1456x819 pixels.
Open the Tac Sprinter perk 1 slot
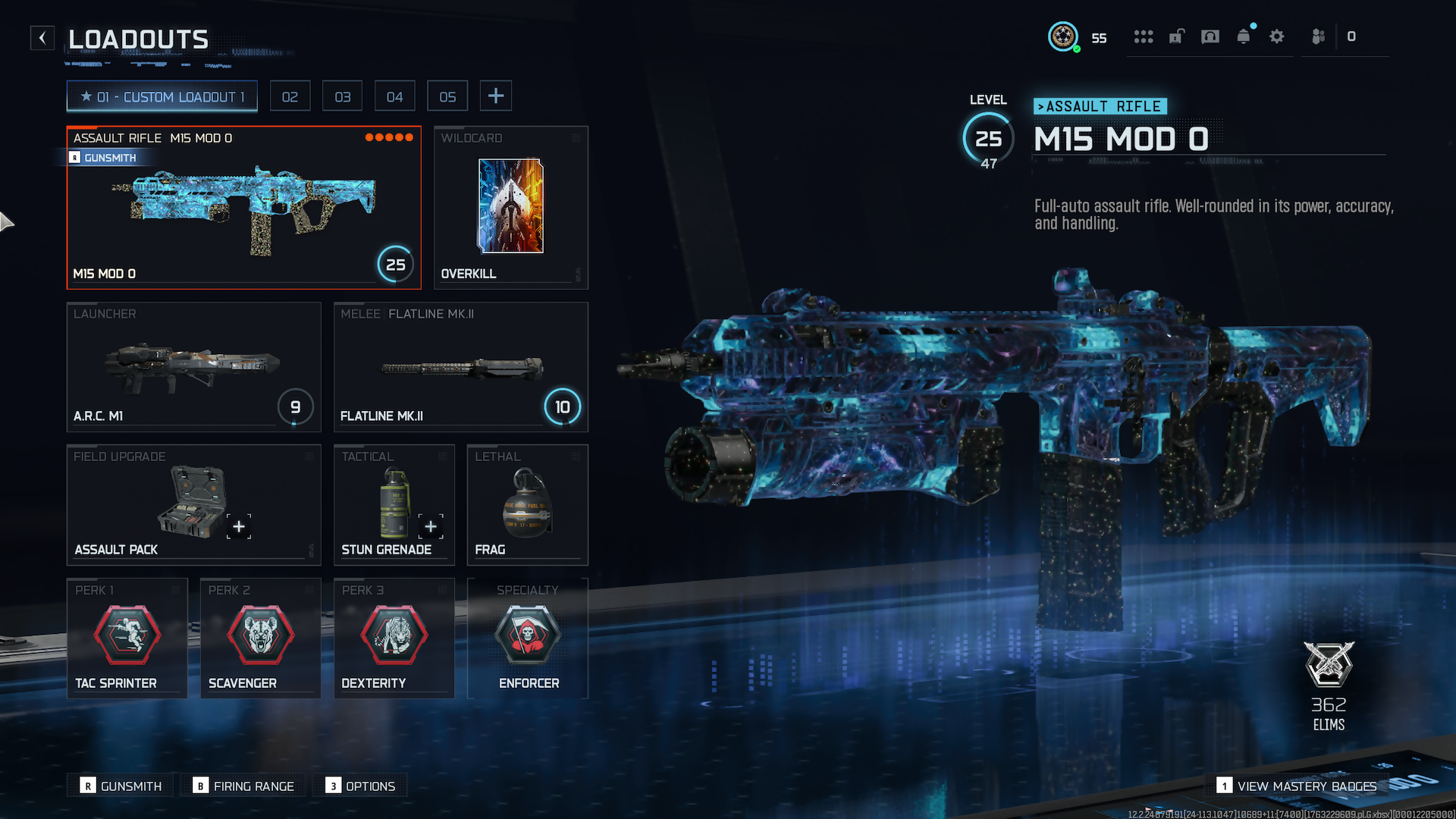(127, 638)
